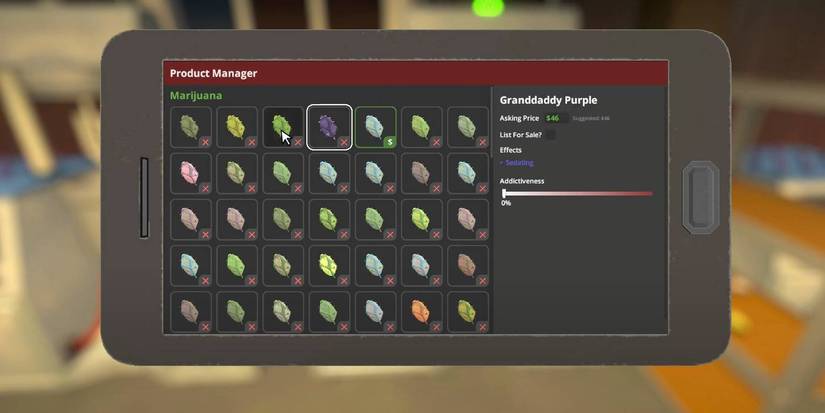Pick the pink bud product tile
The image size is (825, 413).
(191, 173)
